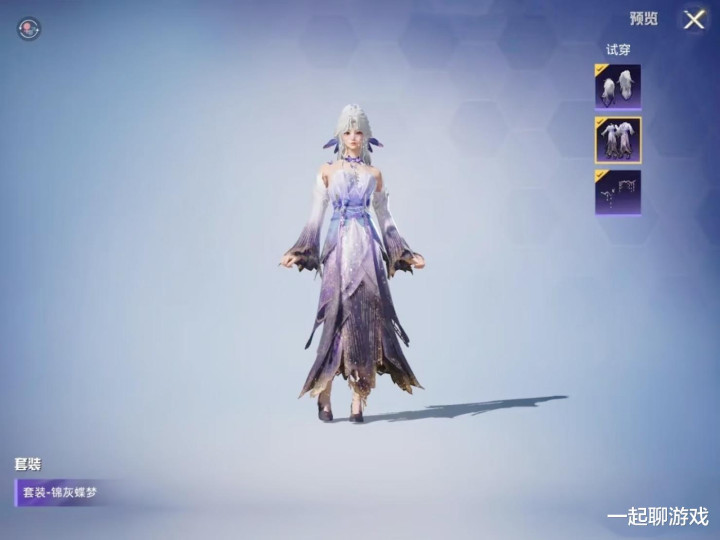This screenshot has width=720, height=540.
Task: Tap the character swap icon
Action: pyautogui.click(x=29, y=29)
